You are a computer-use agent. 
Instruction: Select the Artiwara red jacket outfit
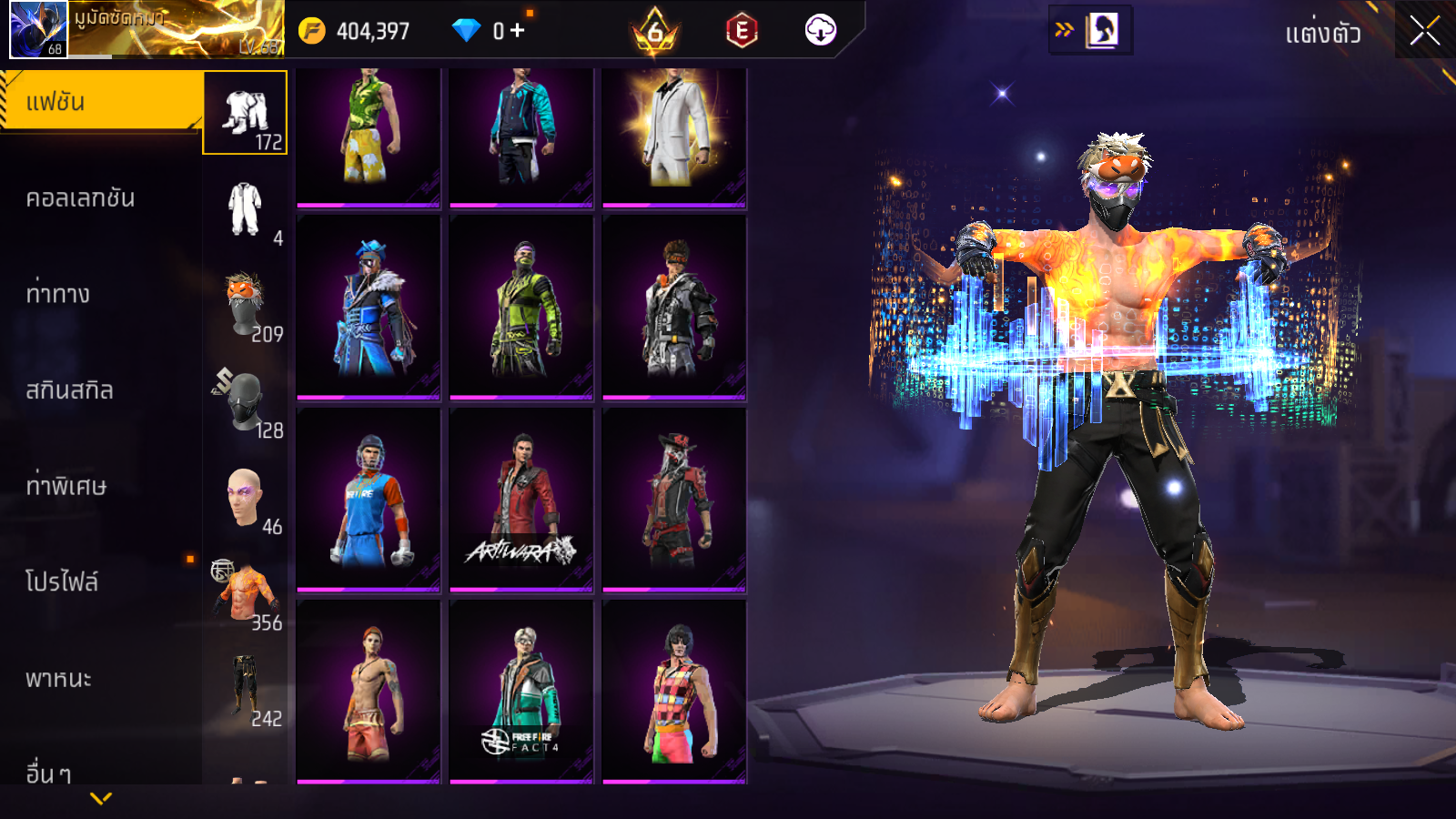521,499
